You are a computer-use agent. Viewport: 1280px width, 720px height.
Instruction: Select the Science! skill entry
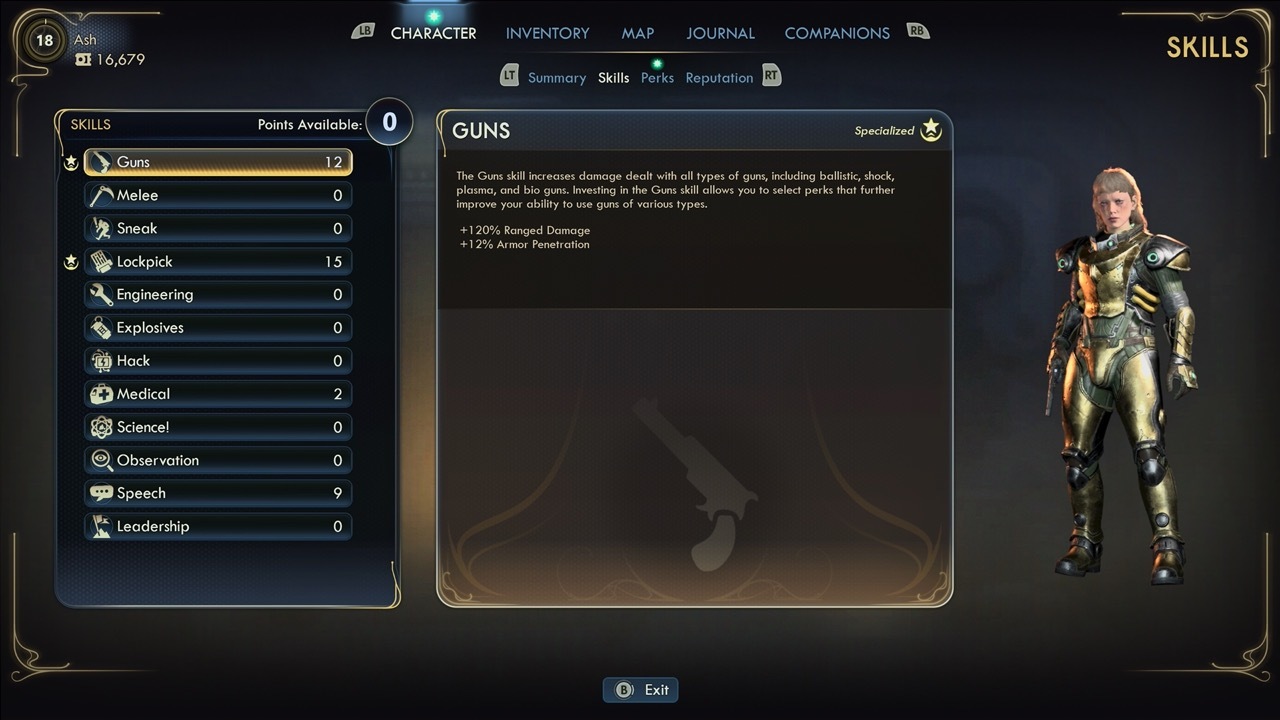218,426
